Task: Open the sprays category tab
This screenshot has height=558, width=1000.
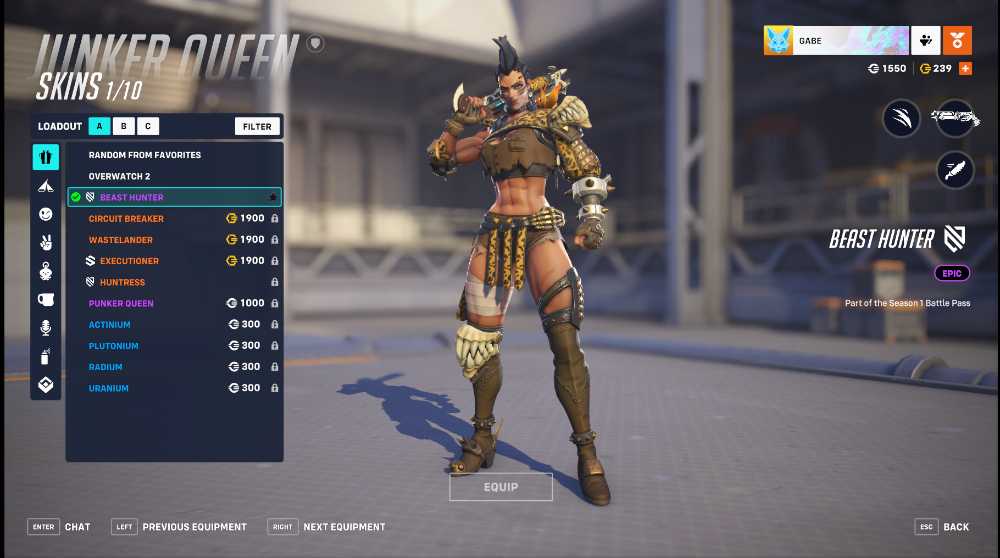Action: (x=46, y=356)
